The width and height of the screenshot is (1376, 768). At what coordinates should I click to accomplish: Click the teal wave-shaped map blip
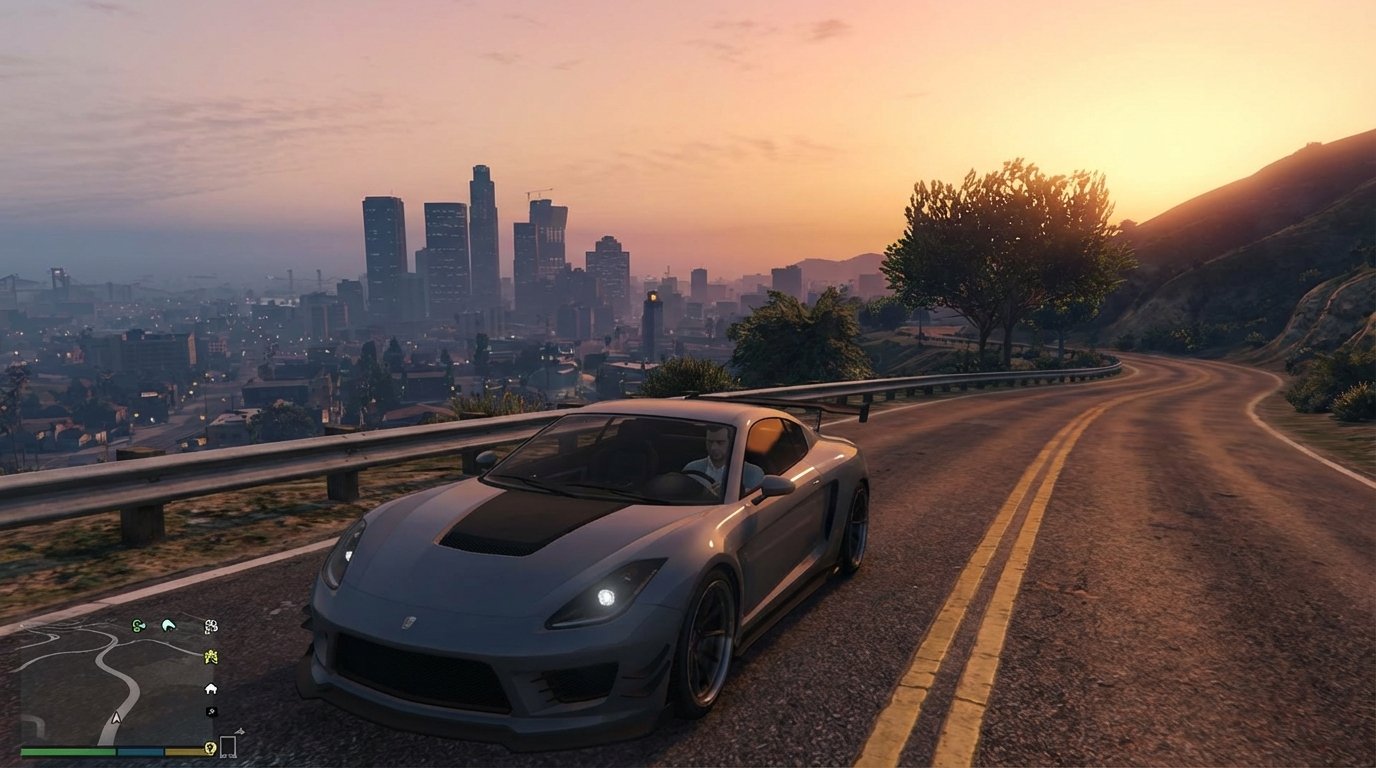pos(168,624)
